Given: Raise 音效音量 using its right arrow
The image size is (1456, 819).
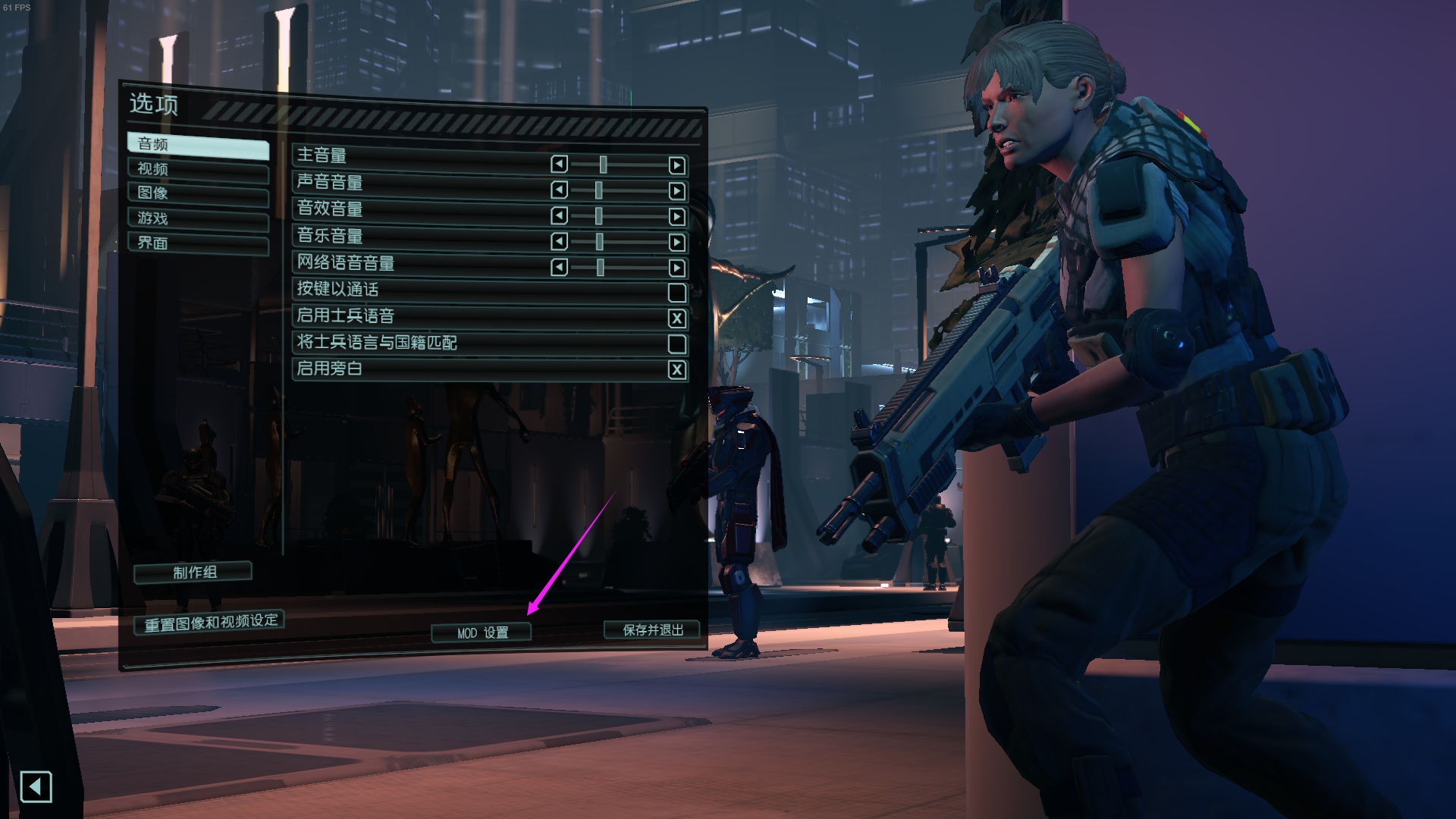Looking at the screenshot, I should point(677,216).
